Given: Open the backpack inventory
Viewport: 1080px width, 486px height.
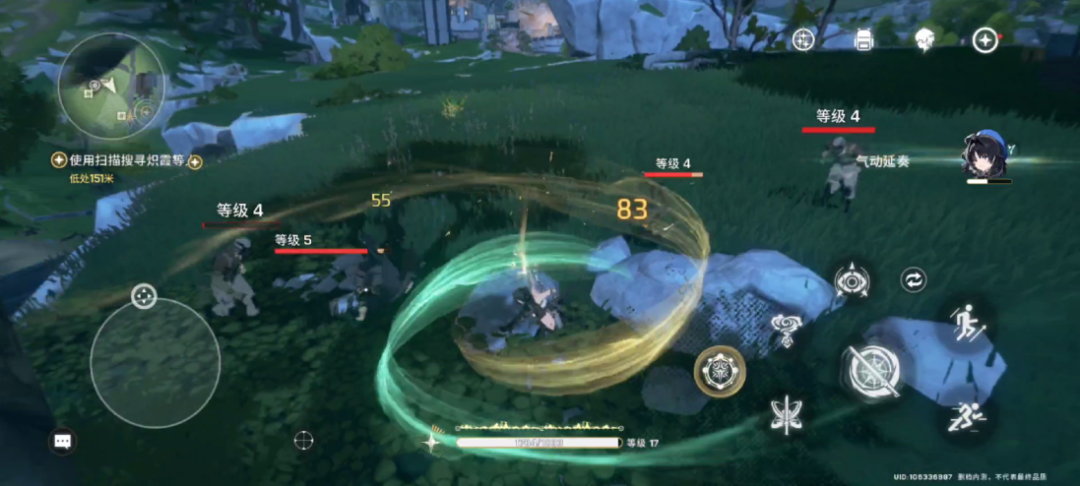Looking at the screenshot, I should coord(864,39).
